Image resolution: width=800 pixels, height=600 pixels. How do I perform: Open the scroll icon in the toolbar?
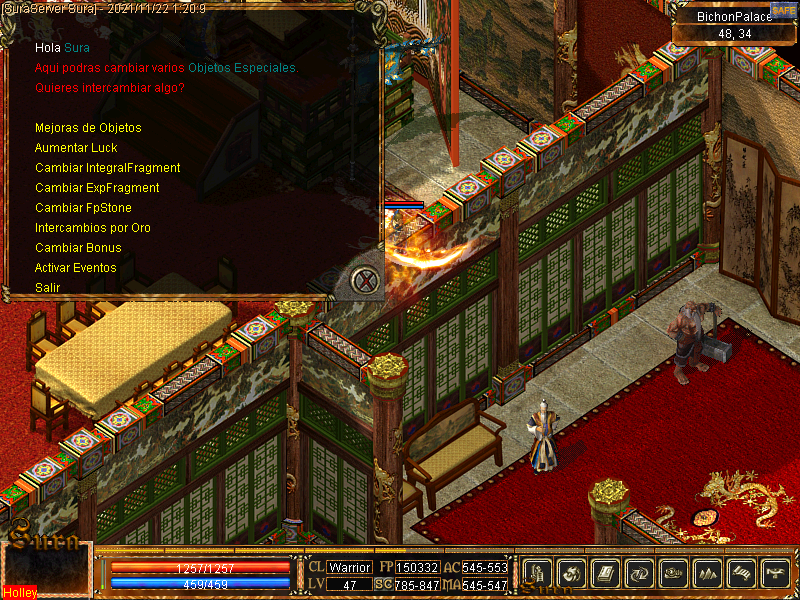tap(742, 573)
